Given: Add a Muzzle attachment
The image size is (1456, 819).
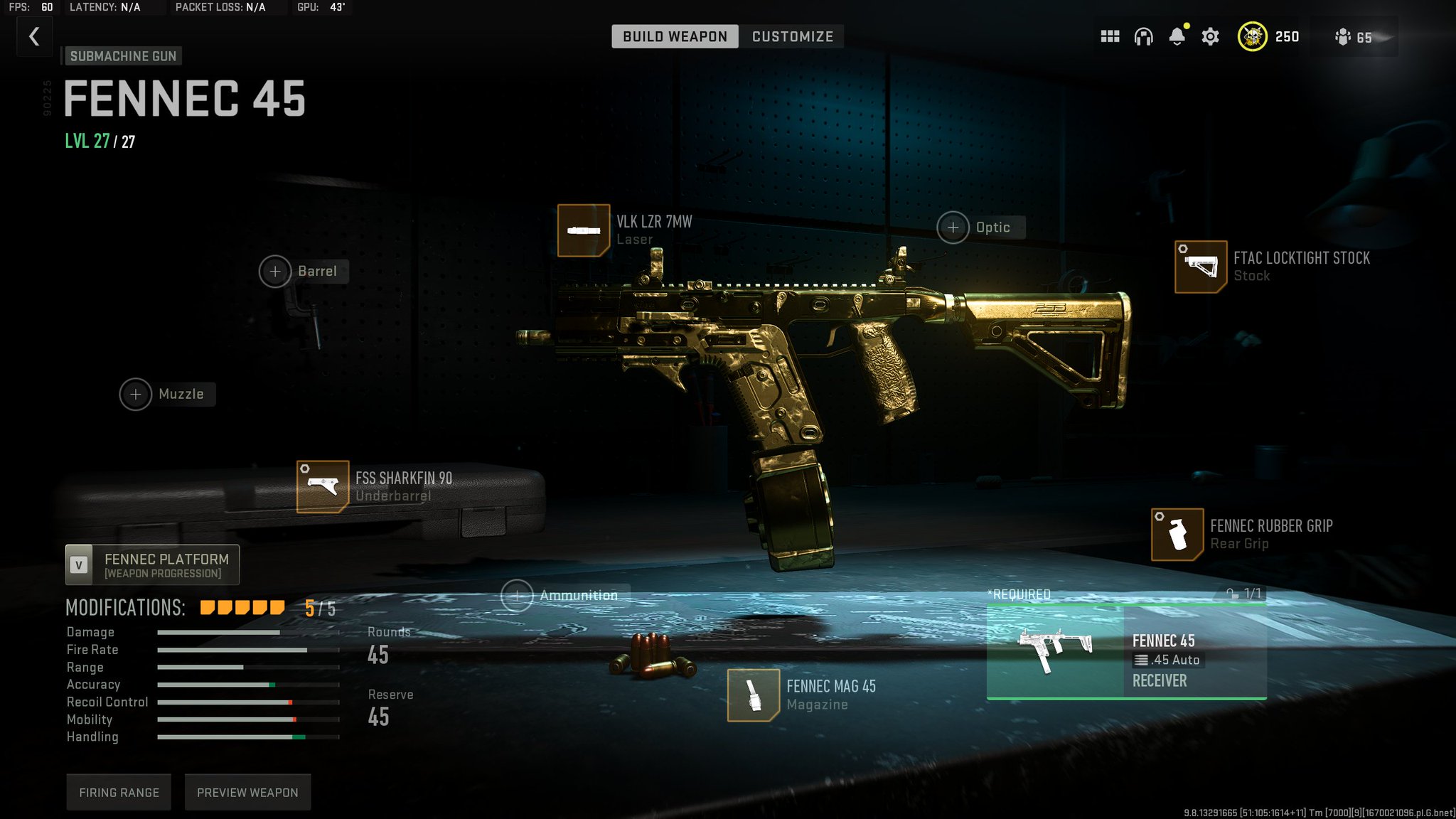Looking at the screenshot, I should (136, 395).
